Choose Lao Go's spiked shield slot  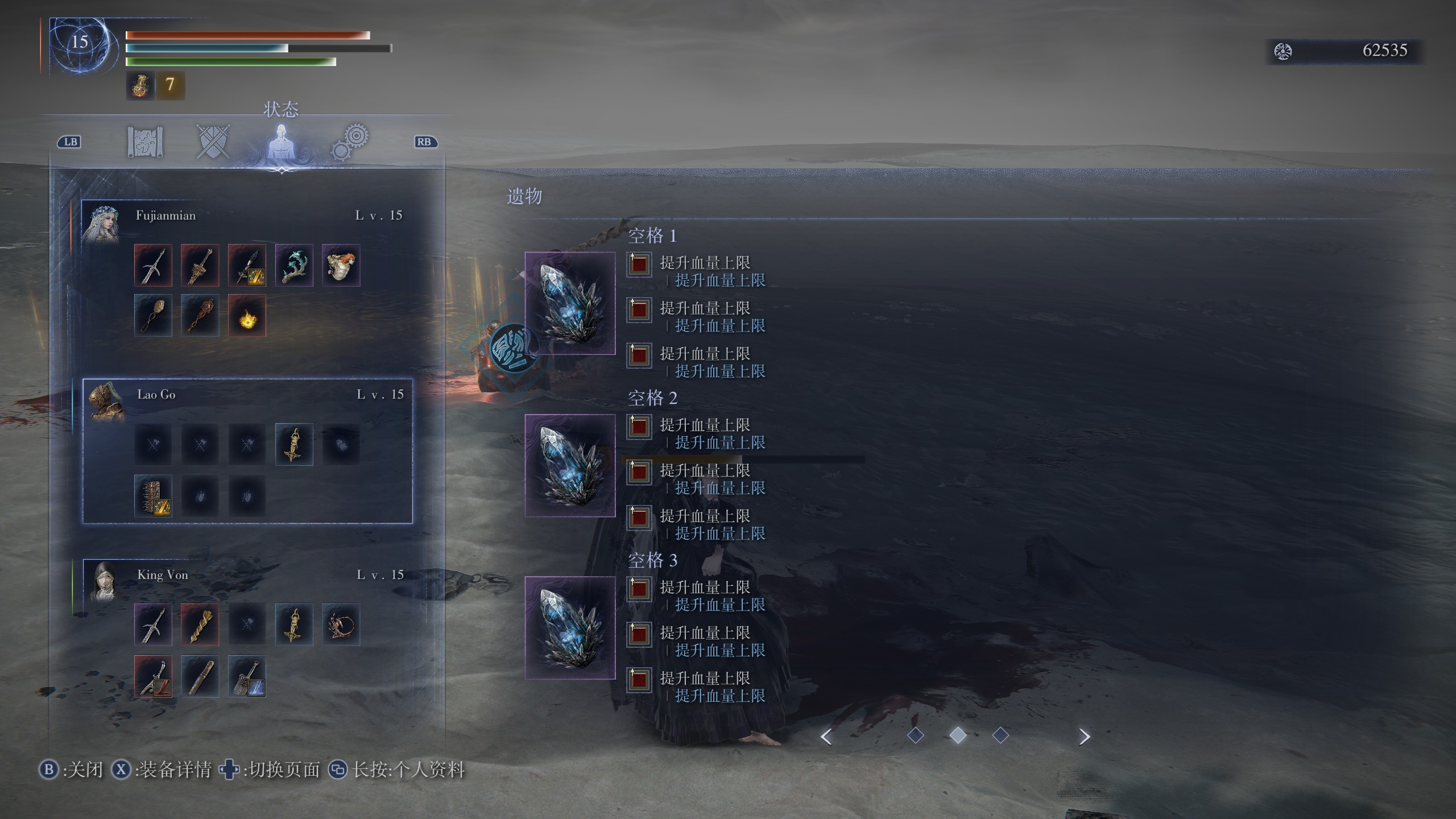pos(153,496)
